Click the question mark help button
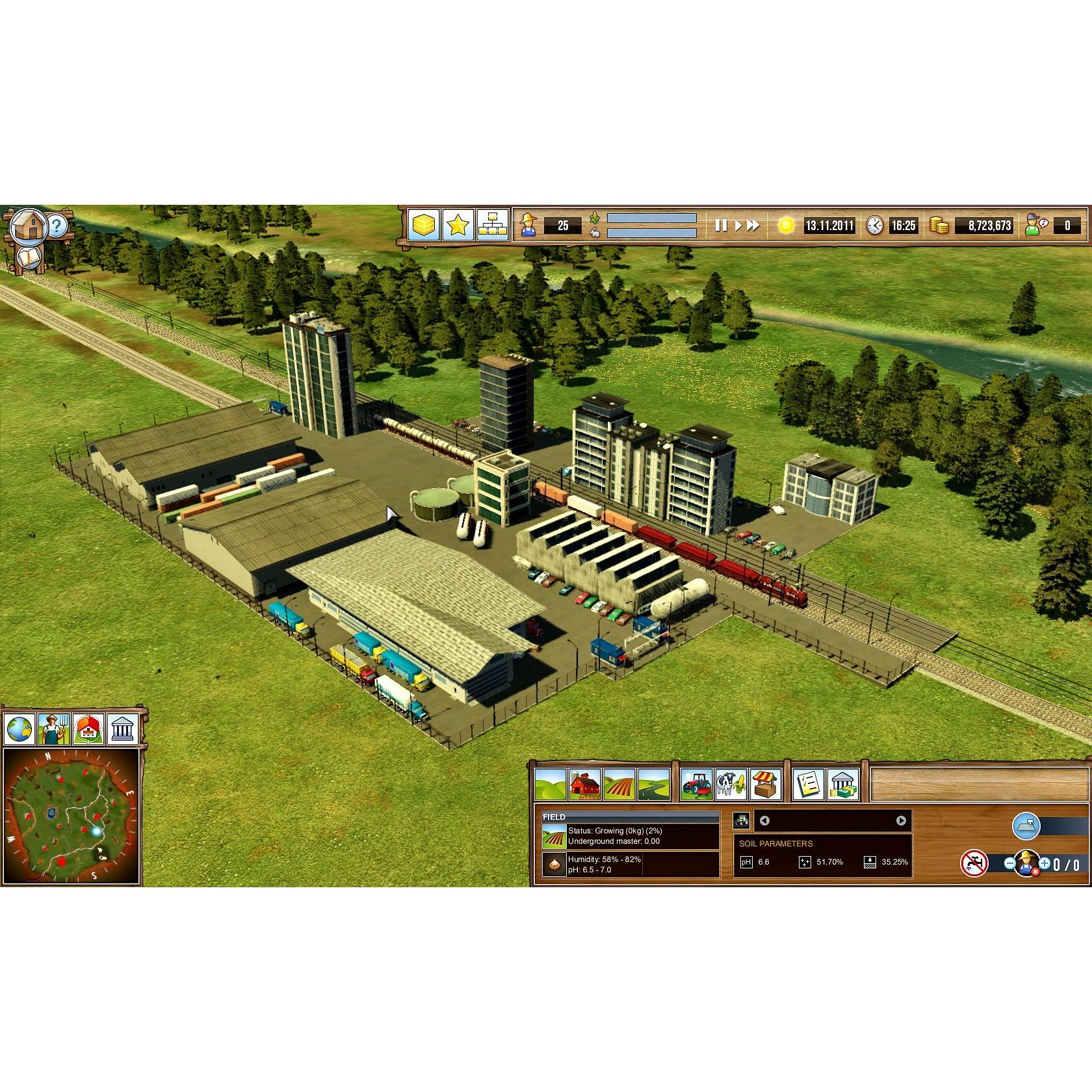1092x1092 pixels. point(57,226)
